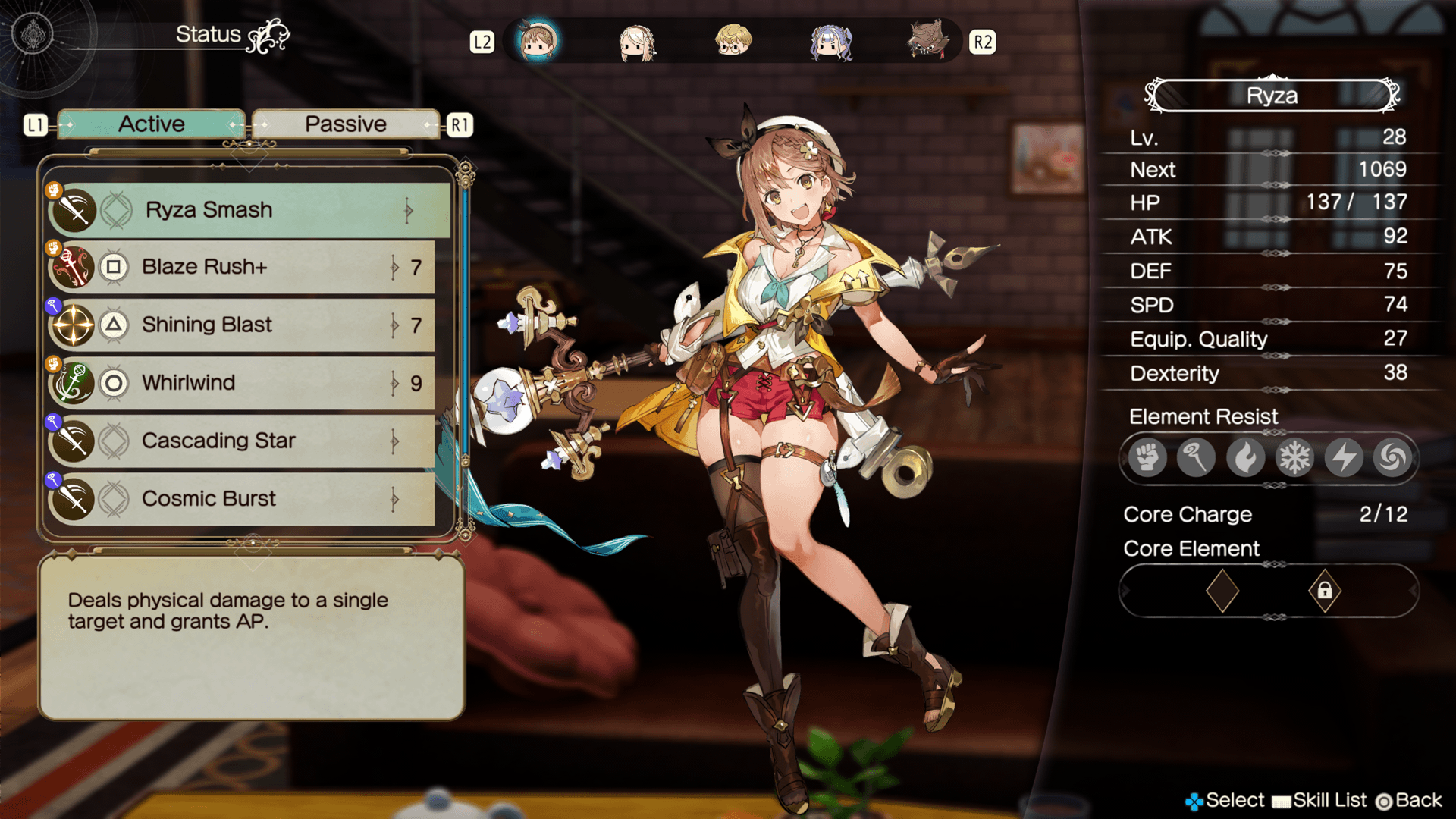1456x819 pixels.
Task: Choose the Cosmic Burst skill
Action: pyautogui.click(x=243, y=499)
